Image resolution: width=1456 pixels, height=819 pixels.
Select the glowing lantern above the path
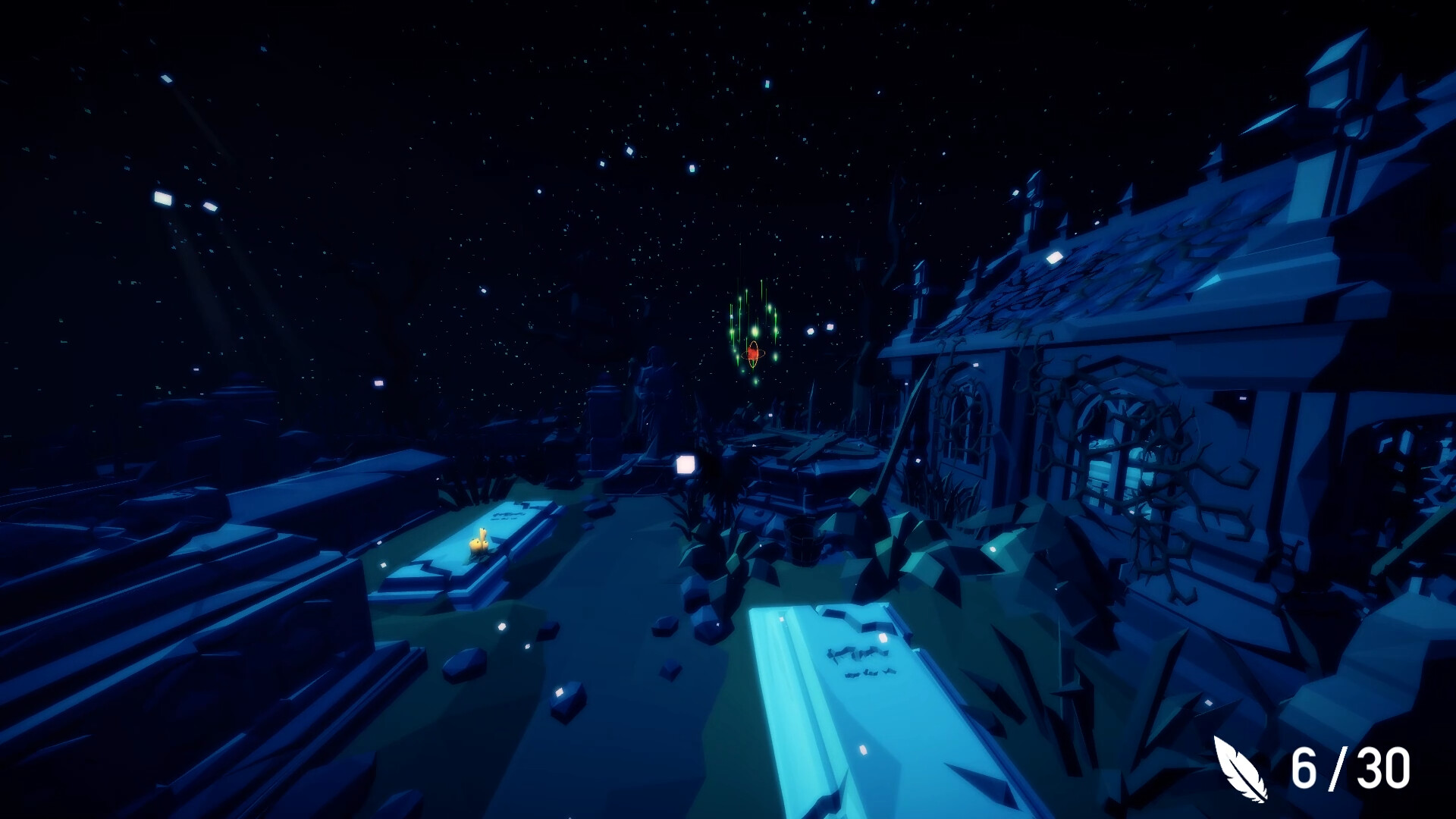[x=686, y=463]
